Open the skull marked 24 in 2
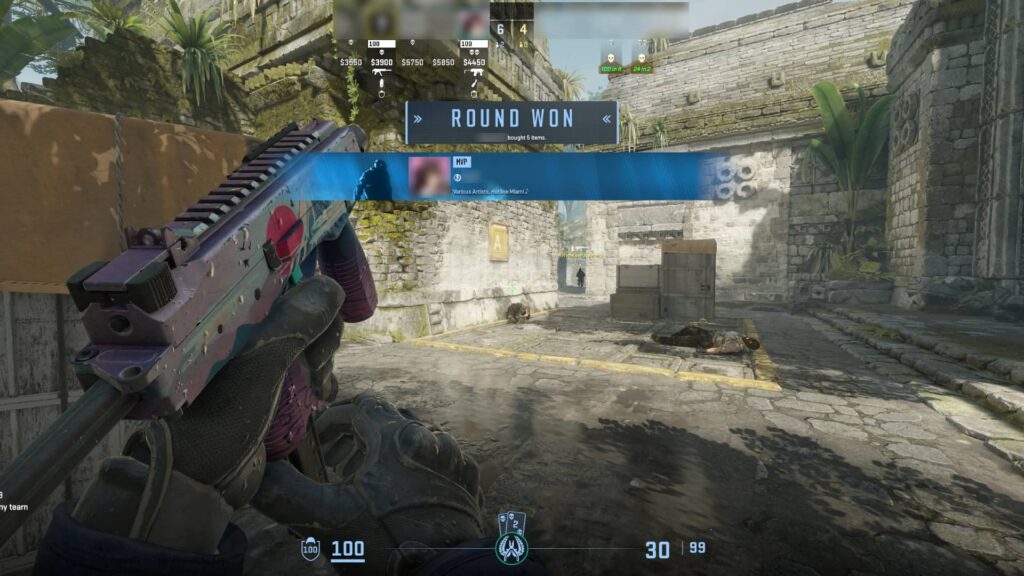The height and width of the screenshot is (576, 1024). 641,58
